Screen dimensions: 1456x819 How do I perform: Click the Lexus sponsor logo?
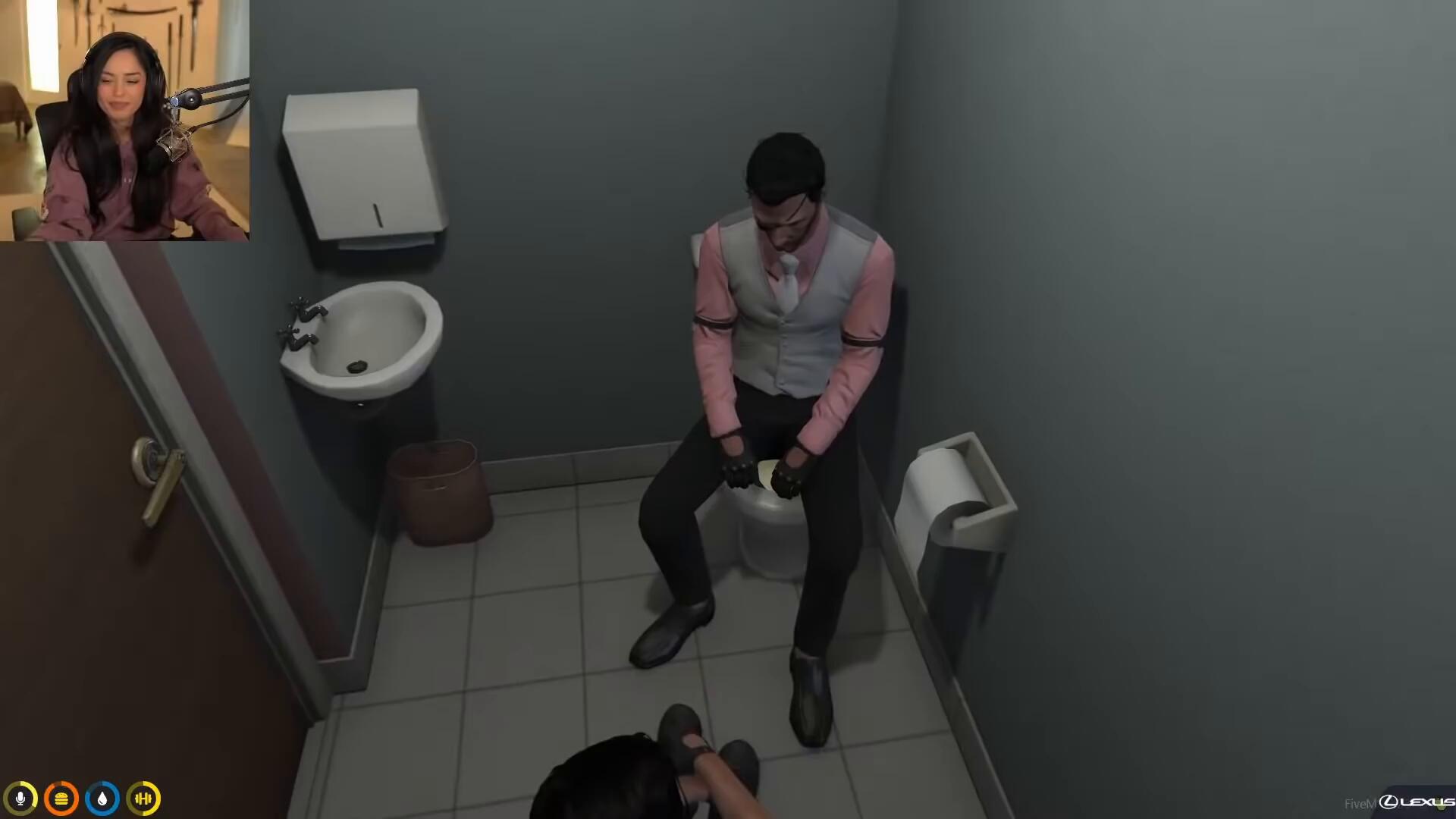pyautogui.click(x=1416, y=802)
